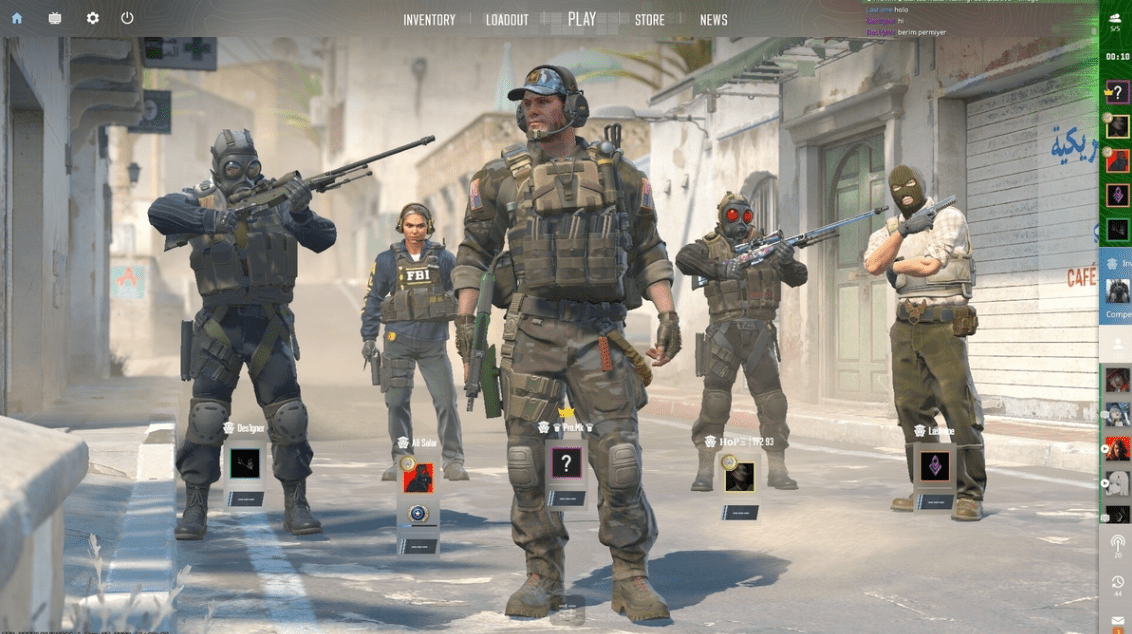Screen dimensions: 1132x634
Task: Select the question mark avatar lobby card
Action: pyautogui.click(x=566, y=463)
